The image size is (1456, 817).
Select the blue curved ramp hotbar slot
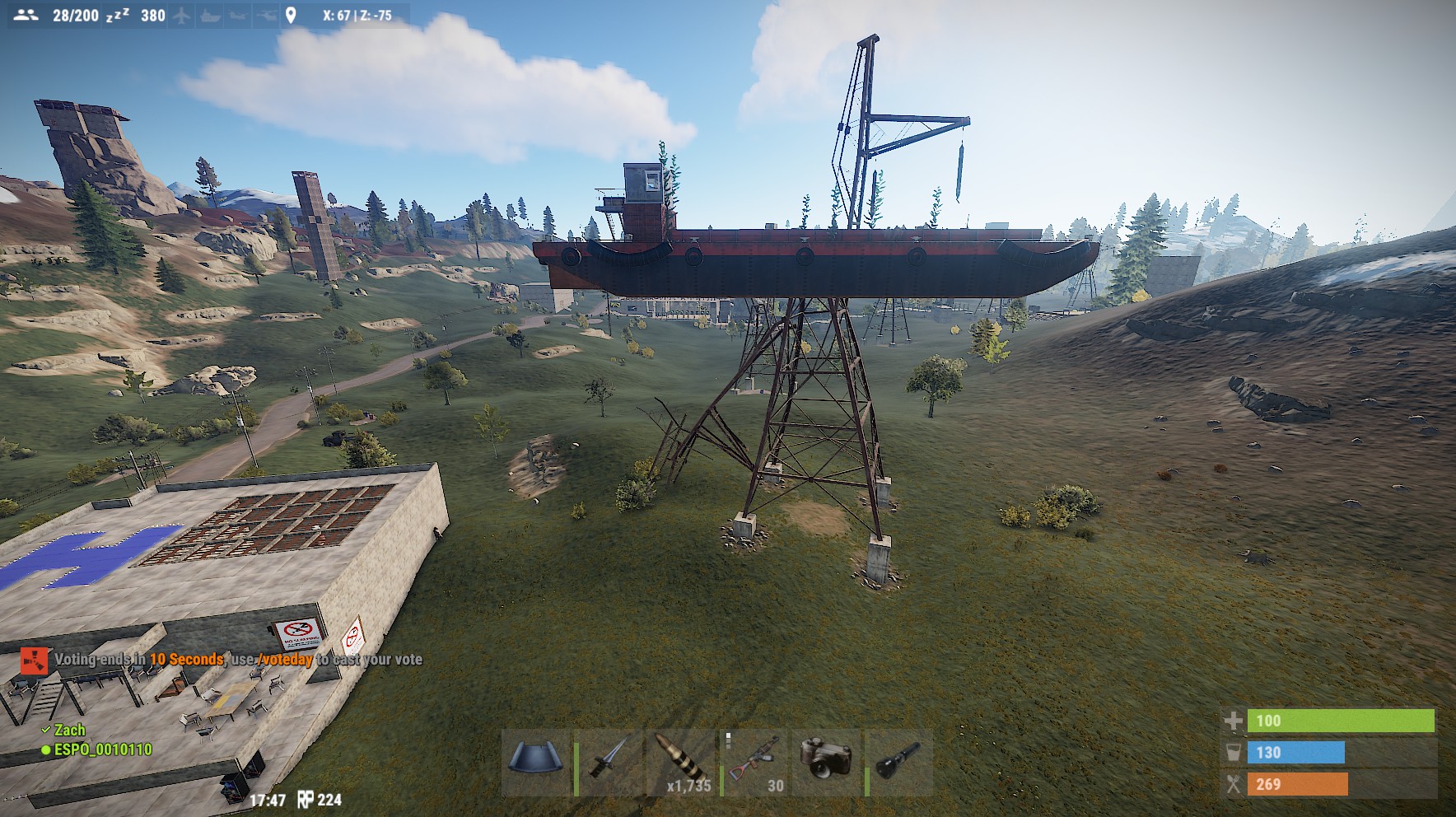coord(536,761)
